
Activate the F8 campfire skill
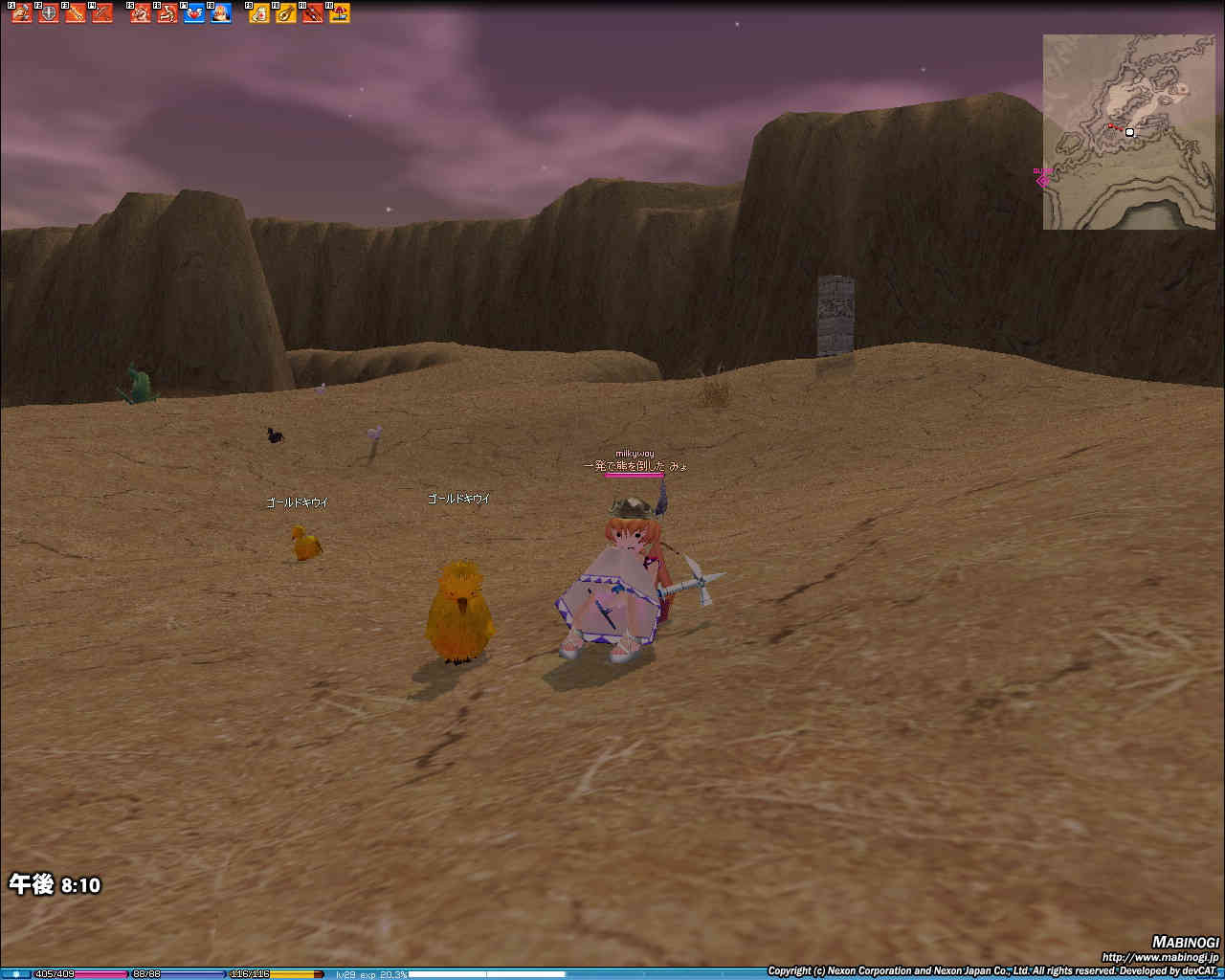pyautogui.click(x=221, y=13)
